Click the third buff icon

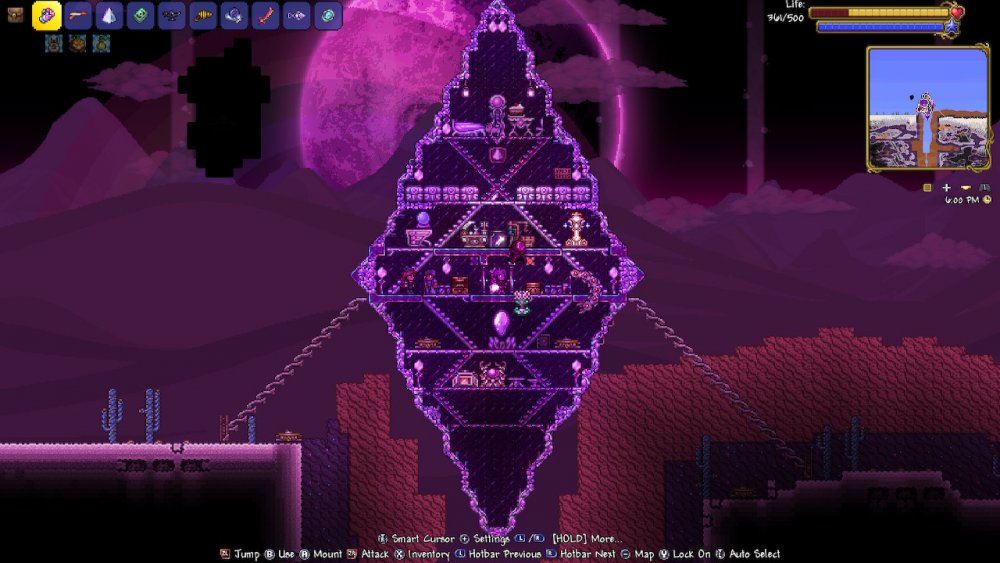(x=101, y=43)
